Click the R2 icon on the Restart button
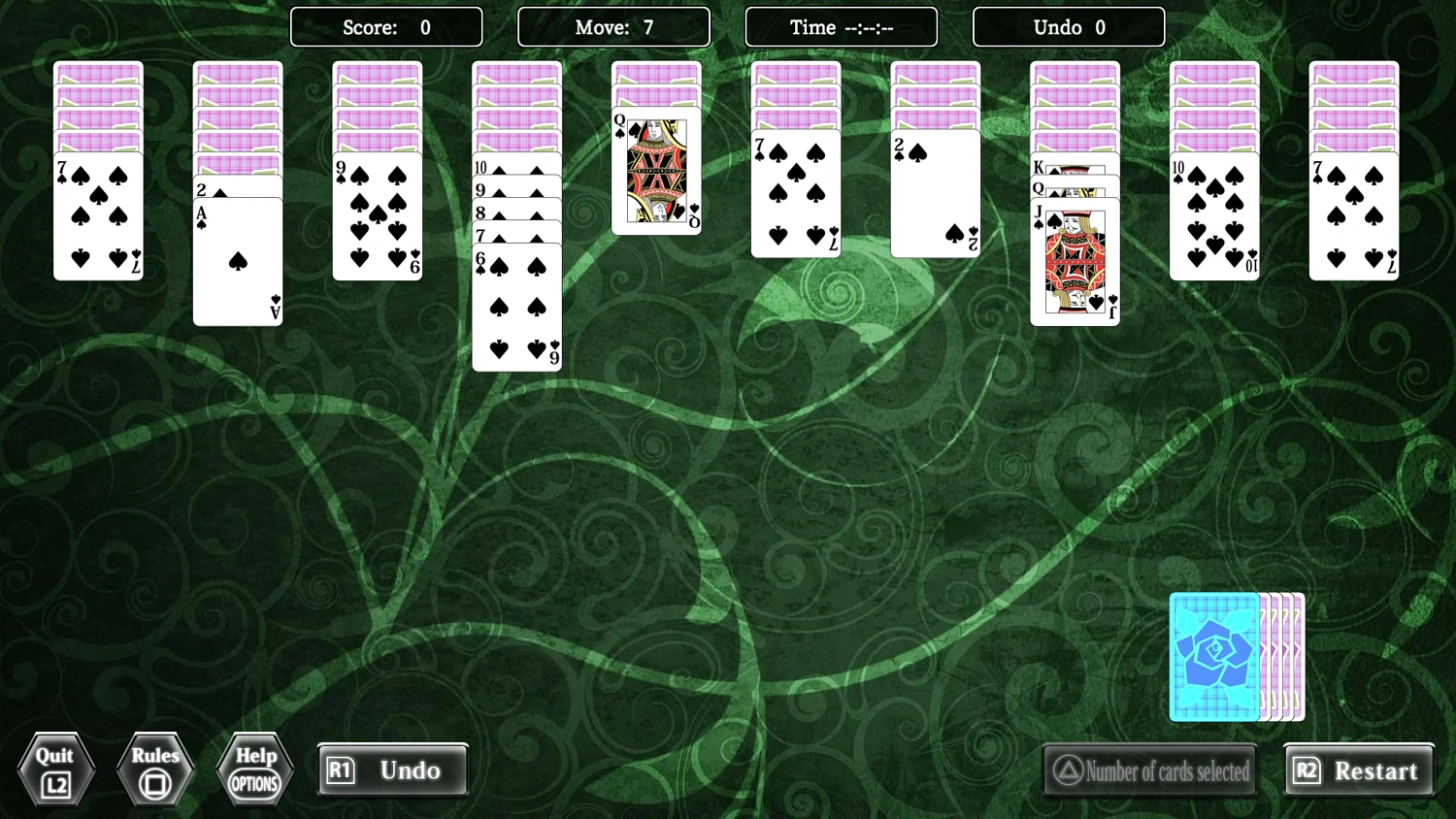This screenshot has width=1456, height=819. (1307, 770)
